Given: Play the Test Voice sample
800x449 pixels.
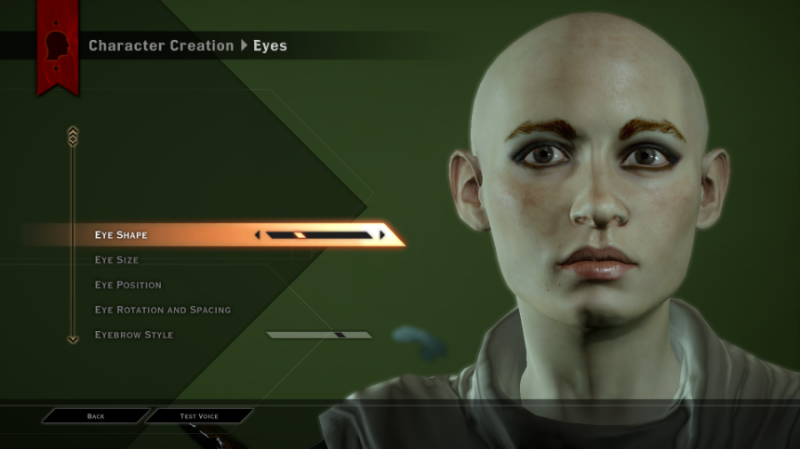Looking at the screenshot, I should tap(199, 415).
